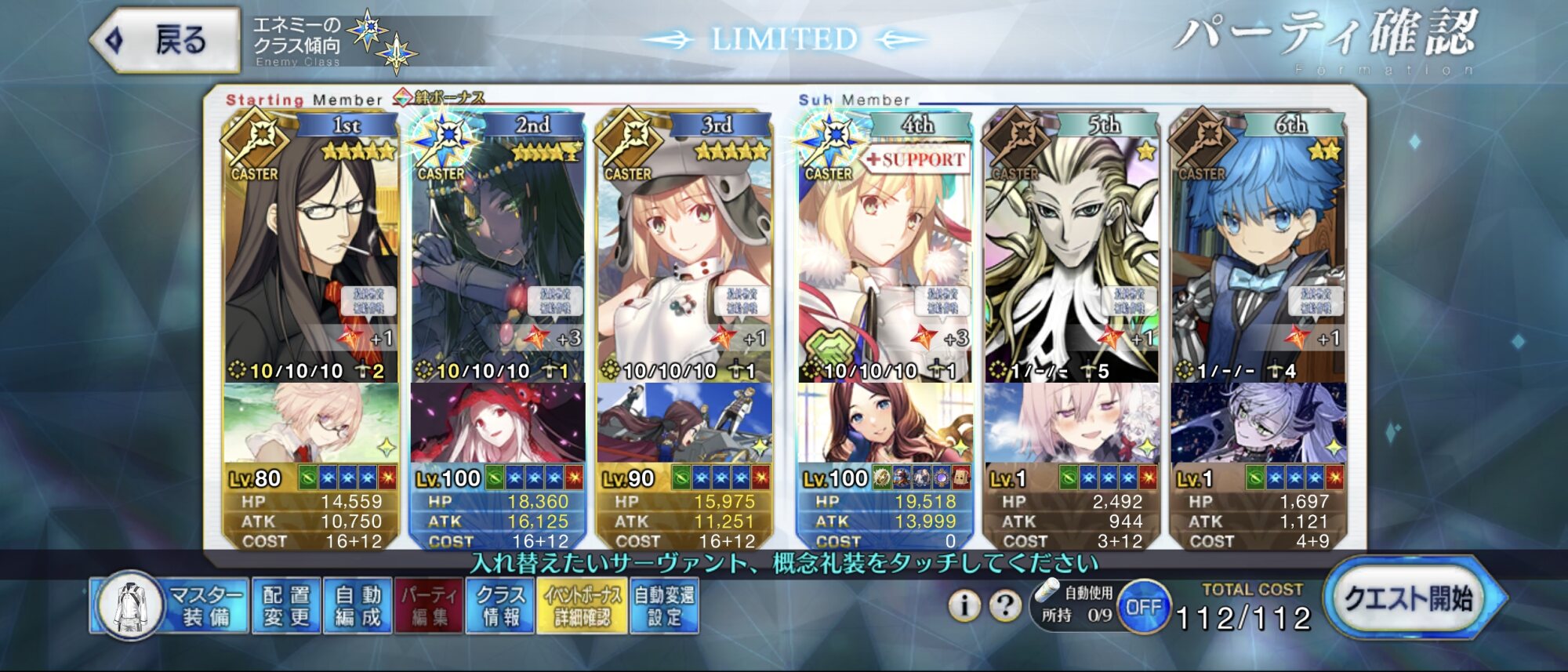The height and width of the screenshot is (672, 1568).
Task: Change the red-hooded craft essence card
Action: pos(498,423)
